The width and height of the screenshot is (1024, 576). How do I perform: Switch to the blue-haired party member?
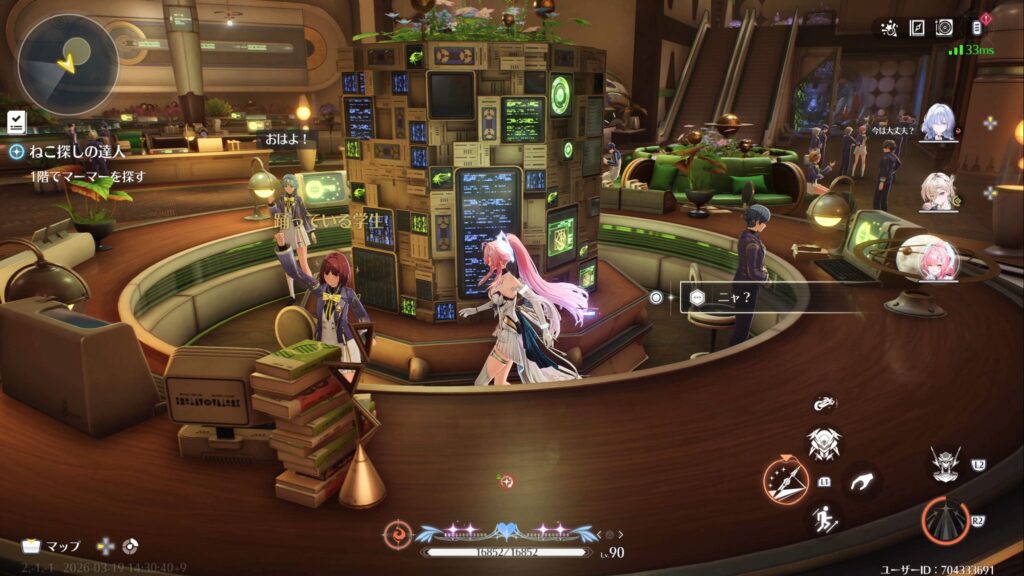pyautogui.click(x=940, y=122)
